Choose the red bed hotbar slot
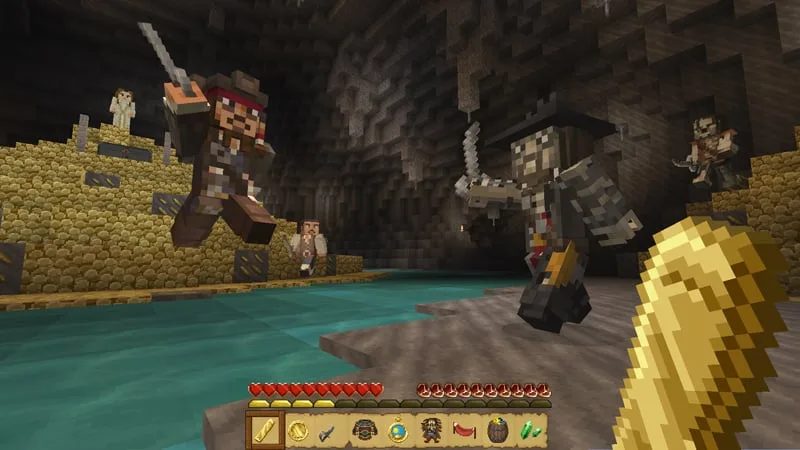Image resolution: width=800 pixels, height=450 pixels. tap(464, 430)
